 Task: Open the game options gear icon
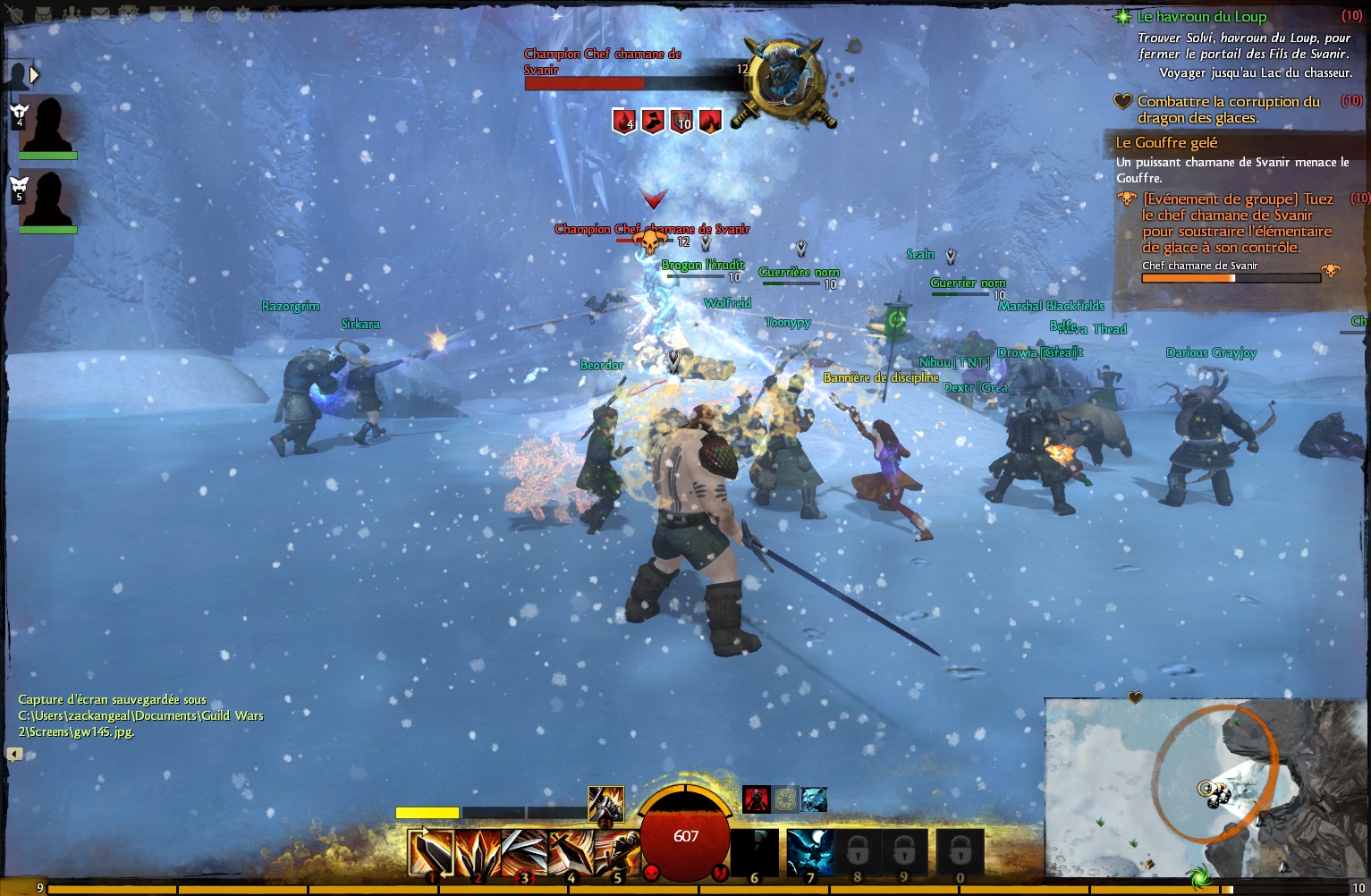click(x=243, y=14)
